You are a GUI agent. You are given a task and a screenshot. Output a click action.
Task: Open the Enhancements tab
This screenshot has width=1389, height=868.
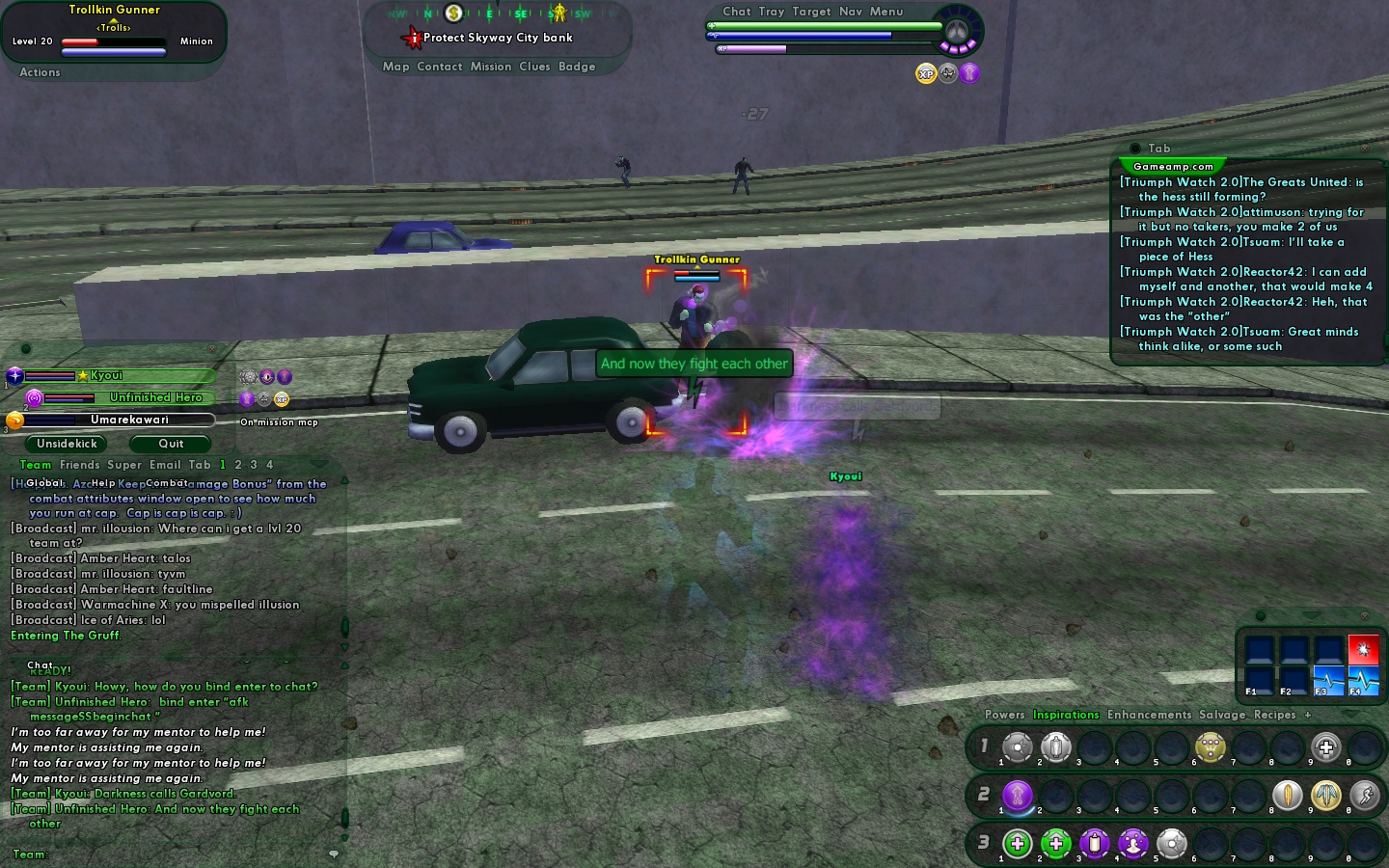(x=1149, y=715)
